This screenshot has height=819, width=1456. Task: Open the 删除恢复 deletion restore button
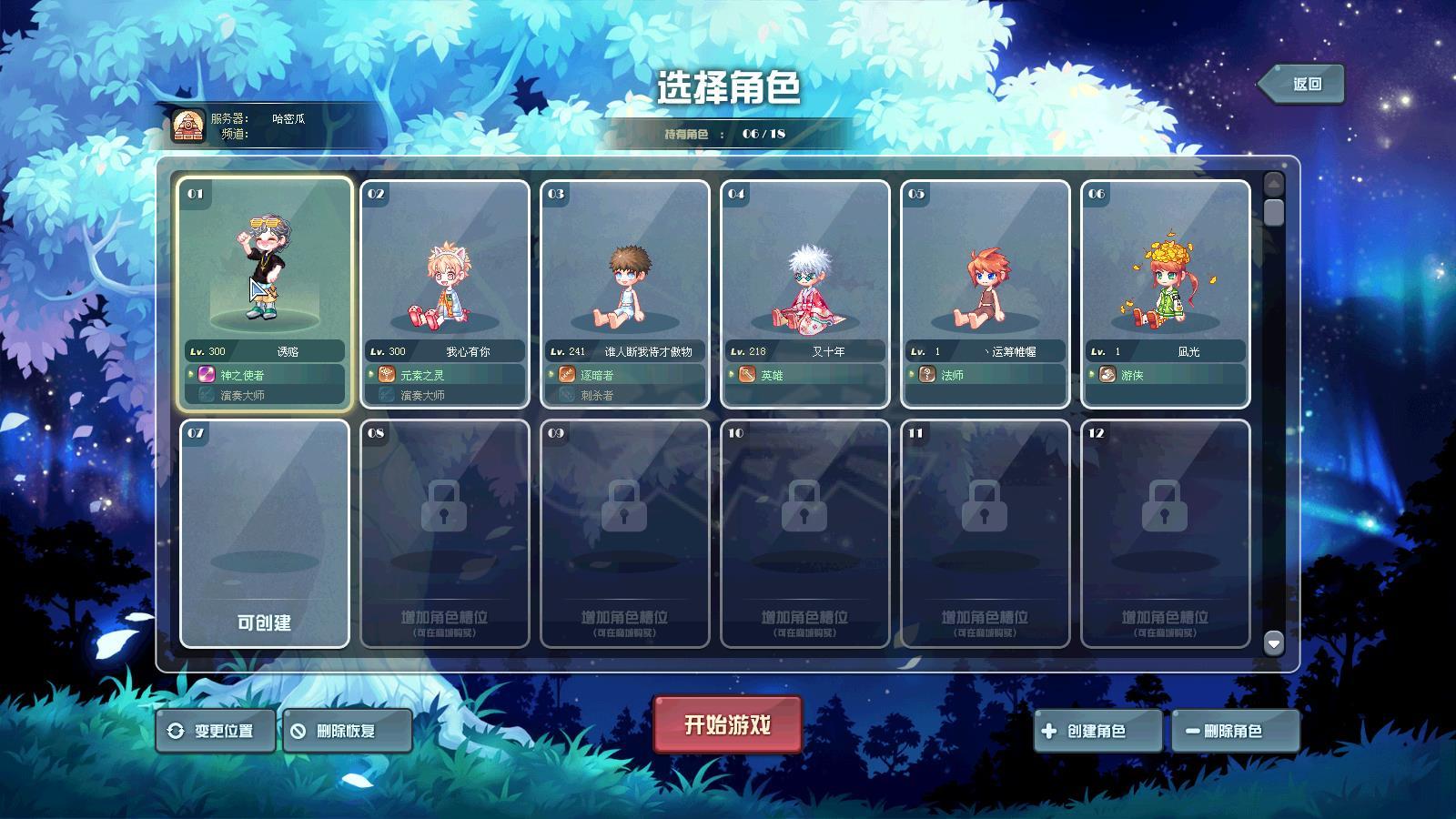point(347,731)
